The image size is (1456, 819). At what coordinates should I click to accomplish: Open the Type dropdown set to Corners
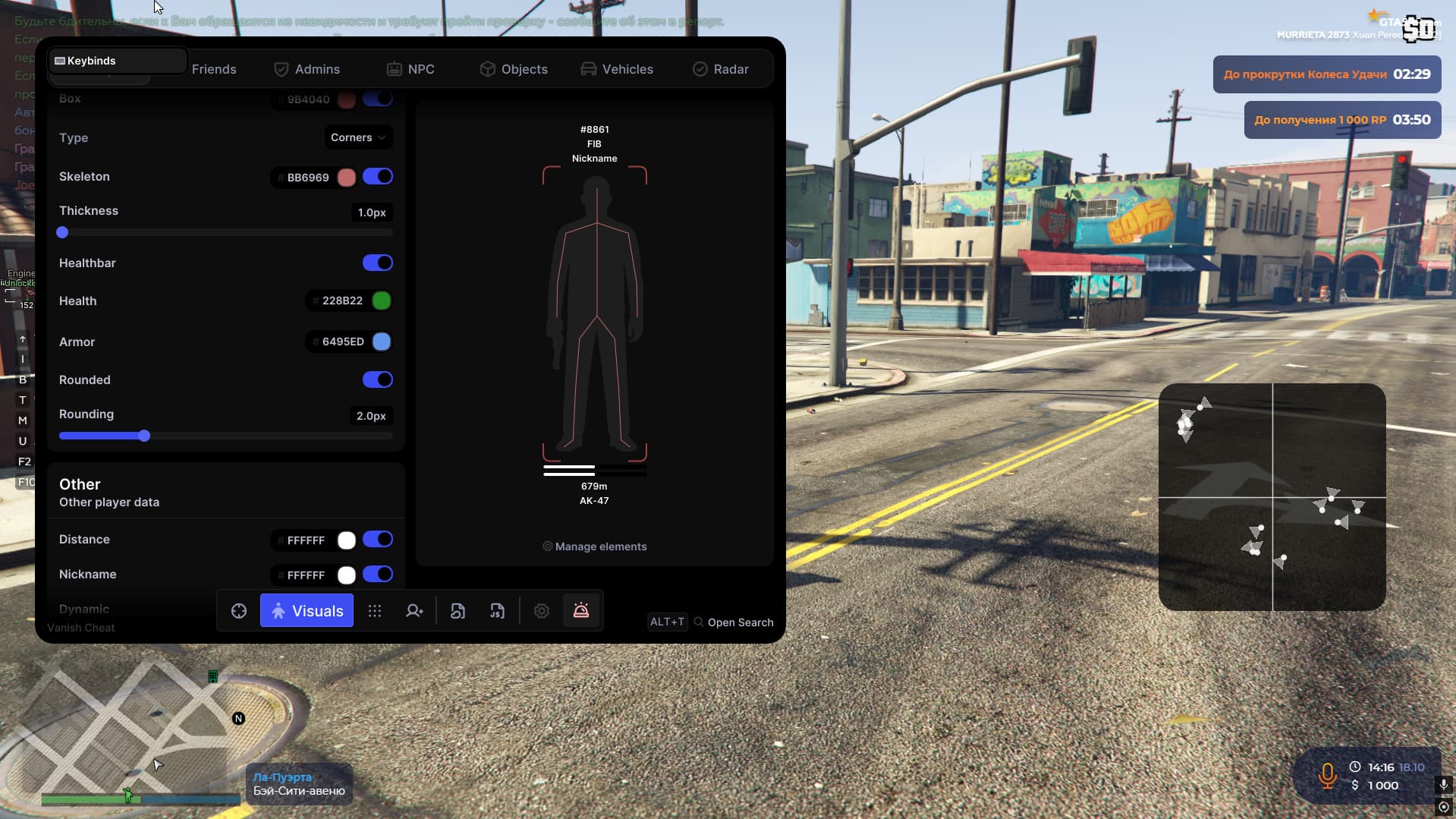tap(358, 137)
